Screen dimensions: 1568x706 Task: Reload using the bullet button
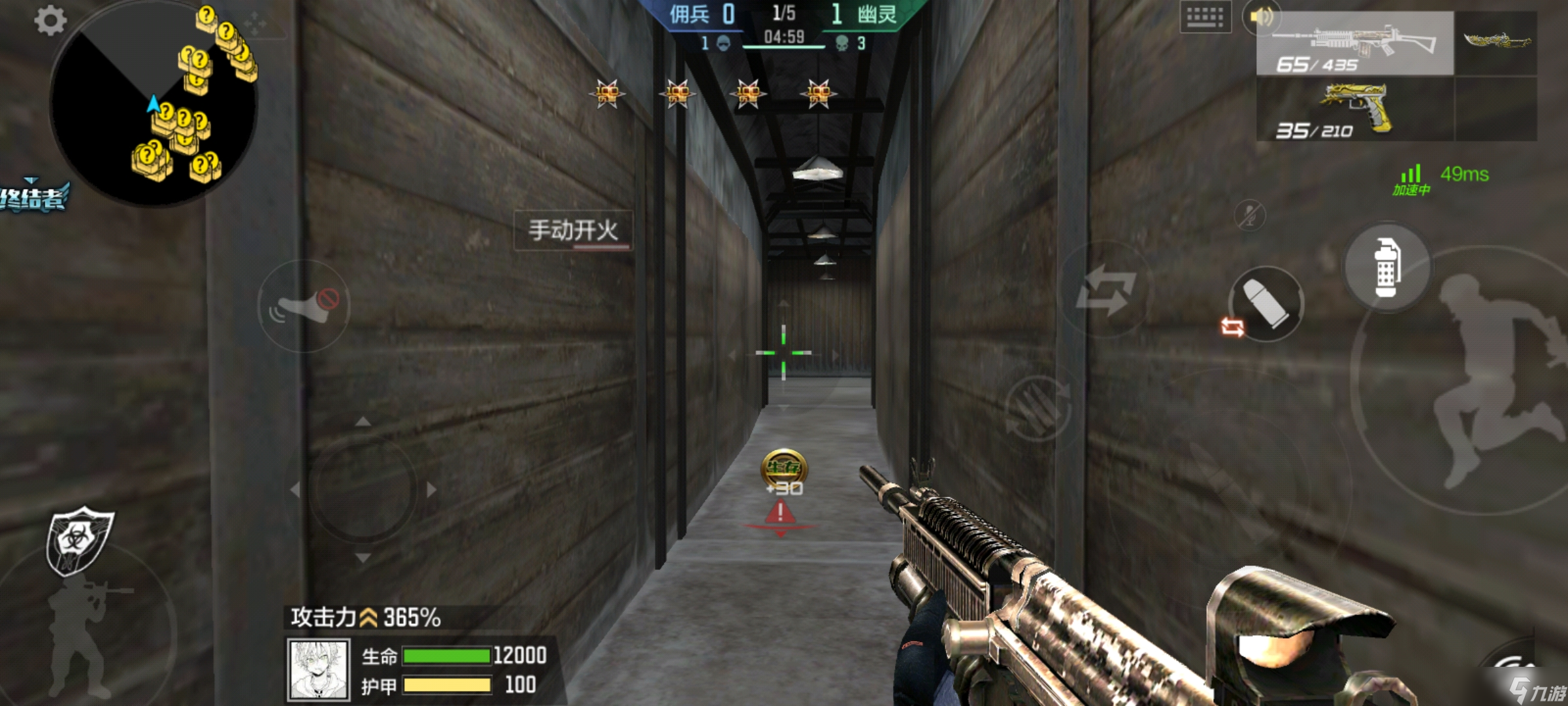pos(1266,304)
